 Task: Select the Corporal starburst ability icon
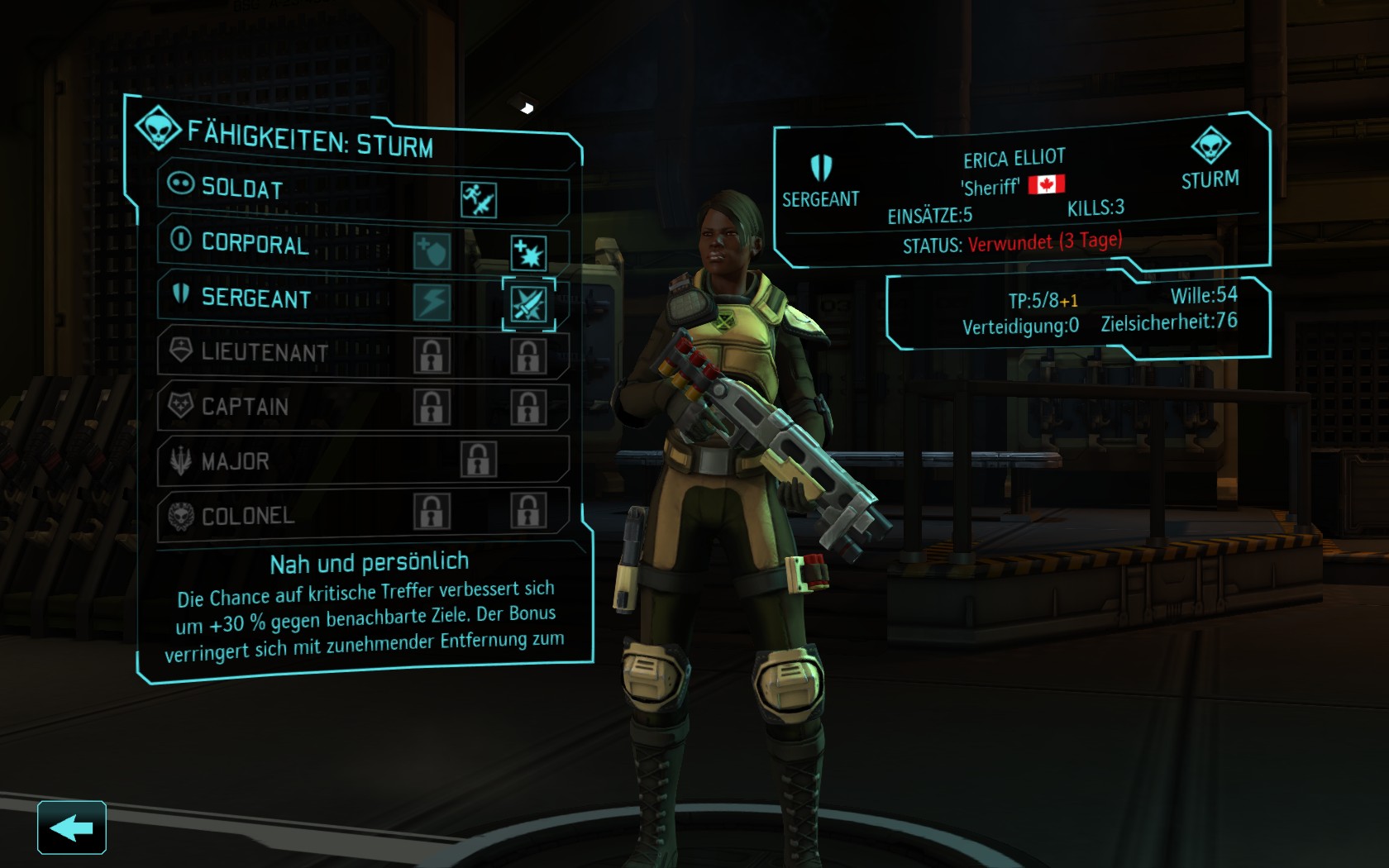(x=527, y=254)
